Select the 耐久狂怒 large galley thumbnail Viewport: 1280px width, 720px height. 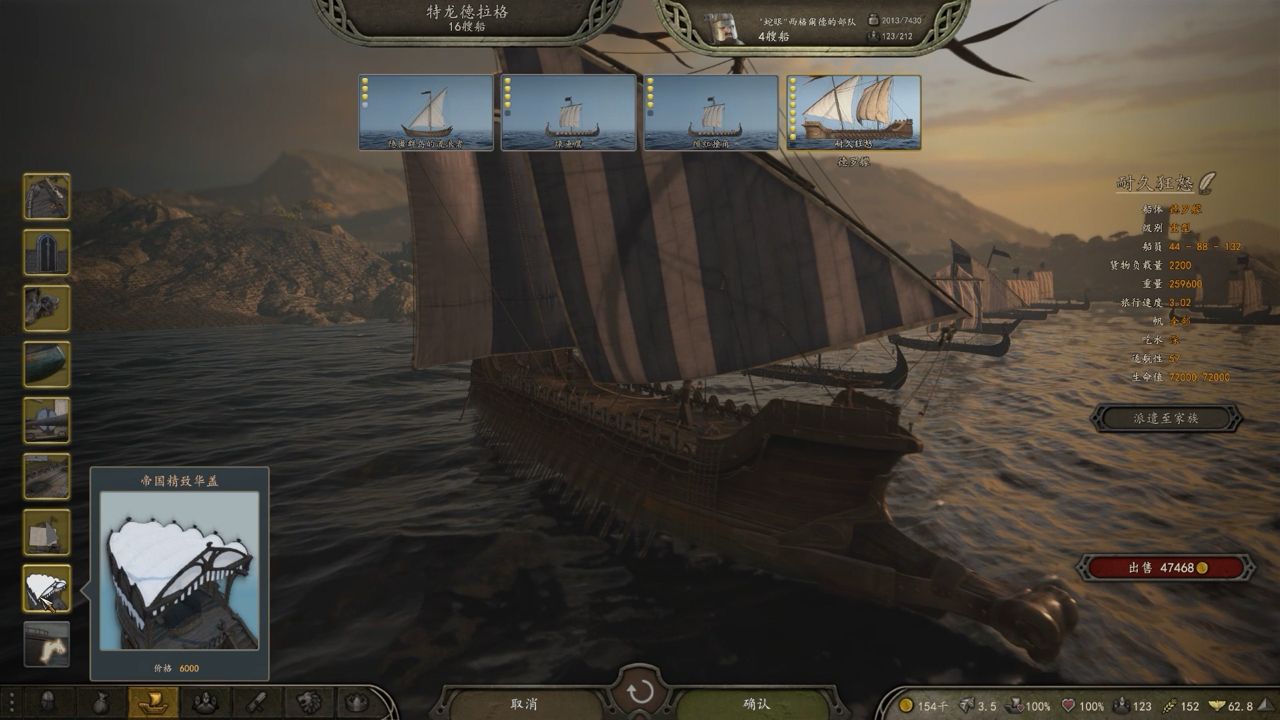(x=854, y=112)
